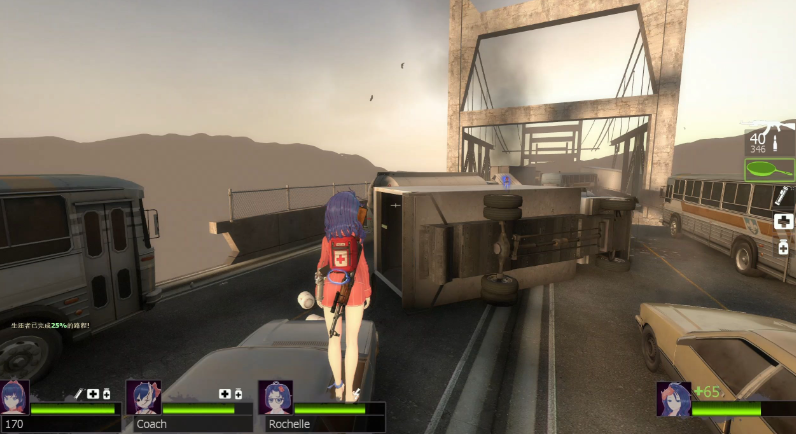This screenshot has height=434, width=796.
Task: Choose the throwable item slot
Action: pyautogui.click(x=783, y=197)
